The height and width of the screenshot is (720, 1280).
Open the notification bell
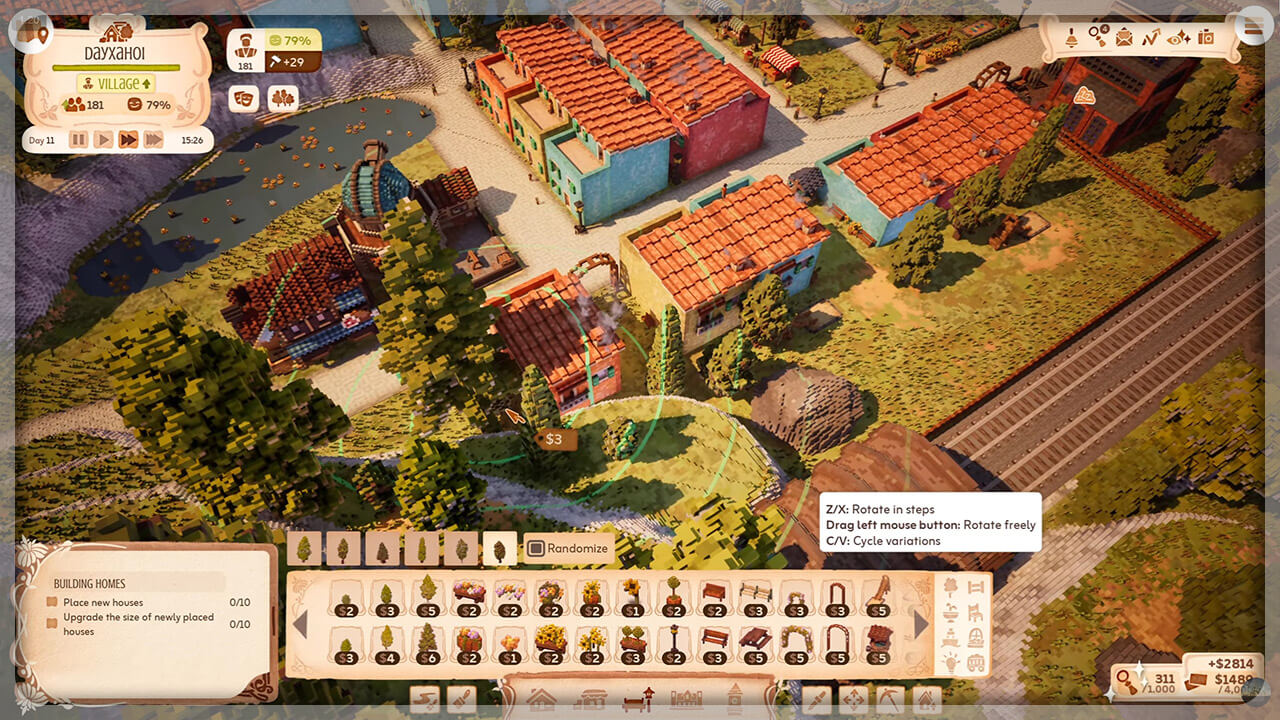1070,38
